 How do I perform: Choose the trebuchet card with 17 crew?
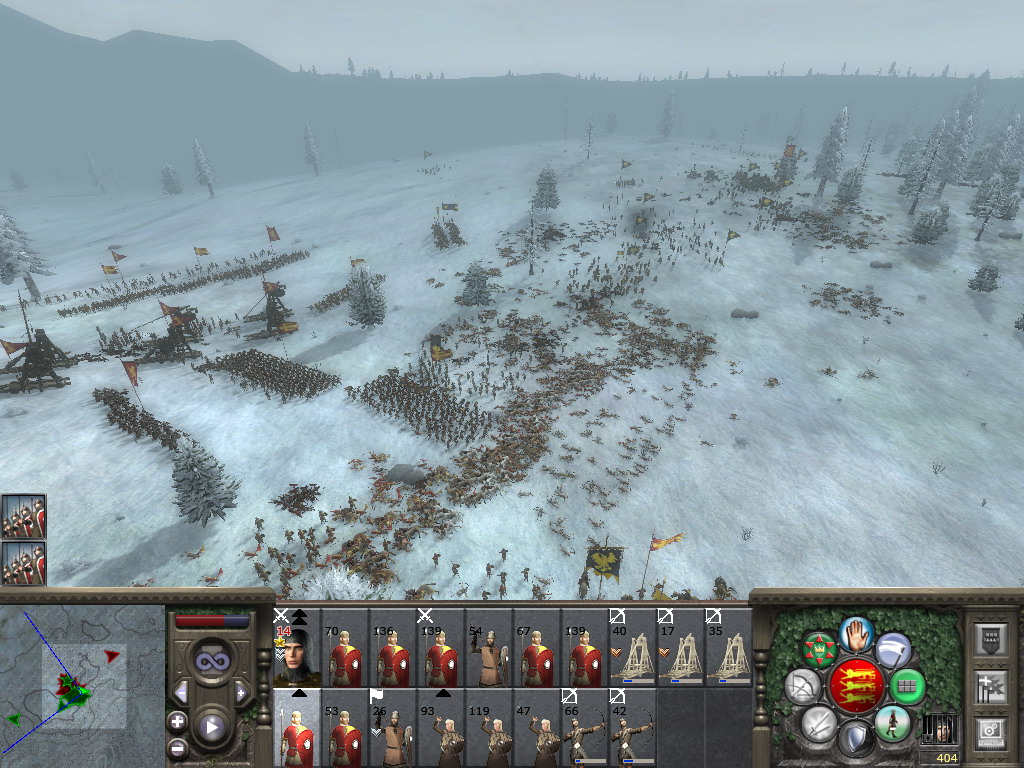681,650
